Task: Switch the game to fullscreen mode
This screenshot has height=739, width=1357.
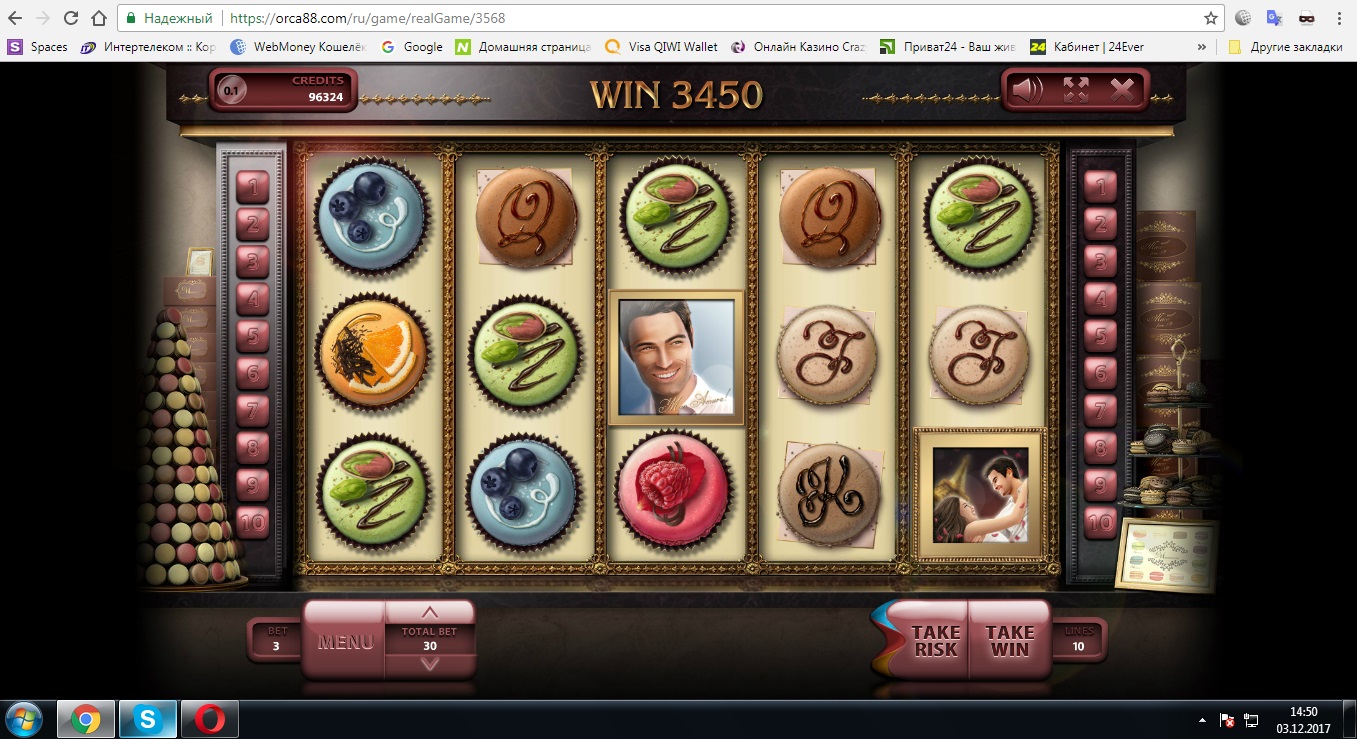Action: coord(1076,91)
